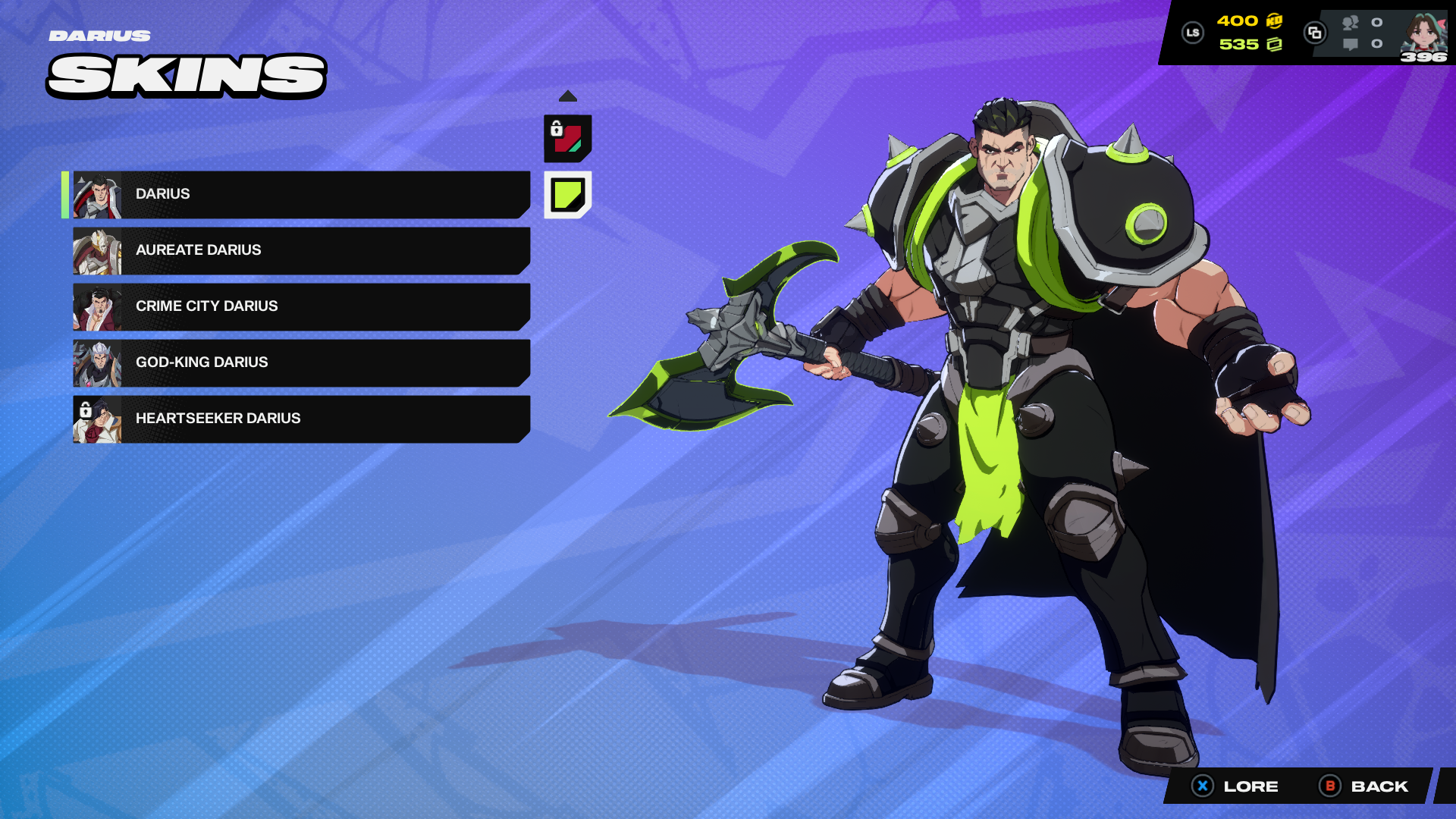Select the default Darius skin
The image size is (1456, 819).
(301, 194)
